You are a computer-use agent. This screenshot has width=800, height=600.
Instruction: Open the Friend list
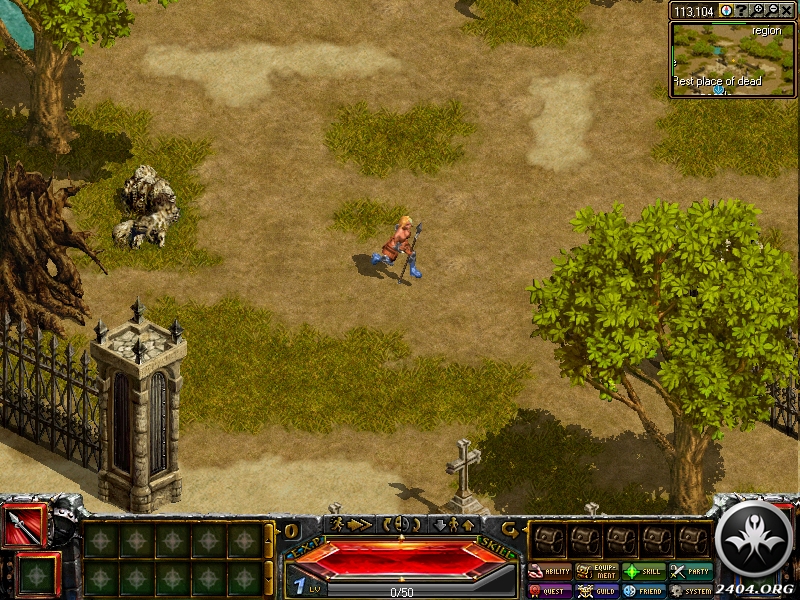(644, 591)
